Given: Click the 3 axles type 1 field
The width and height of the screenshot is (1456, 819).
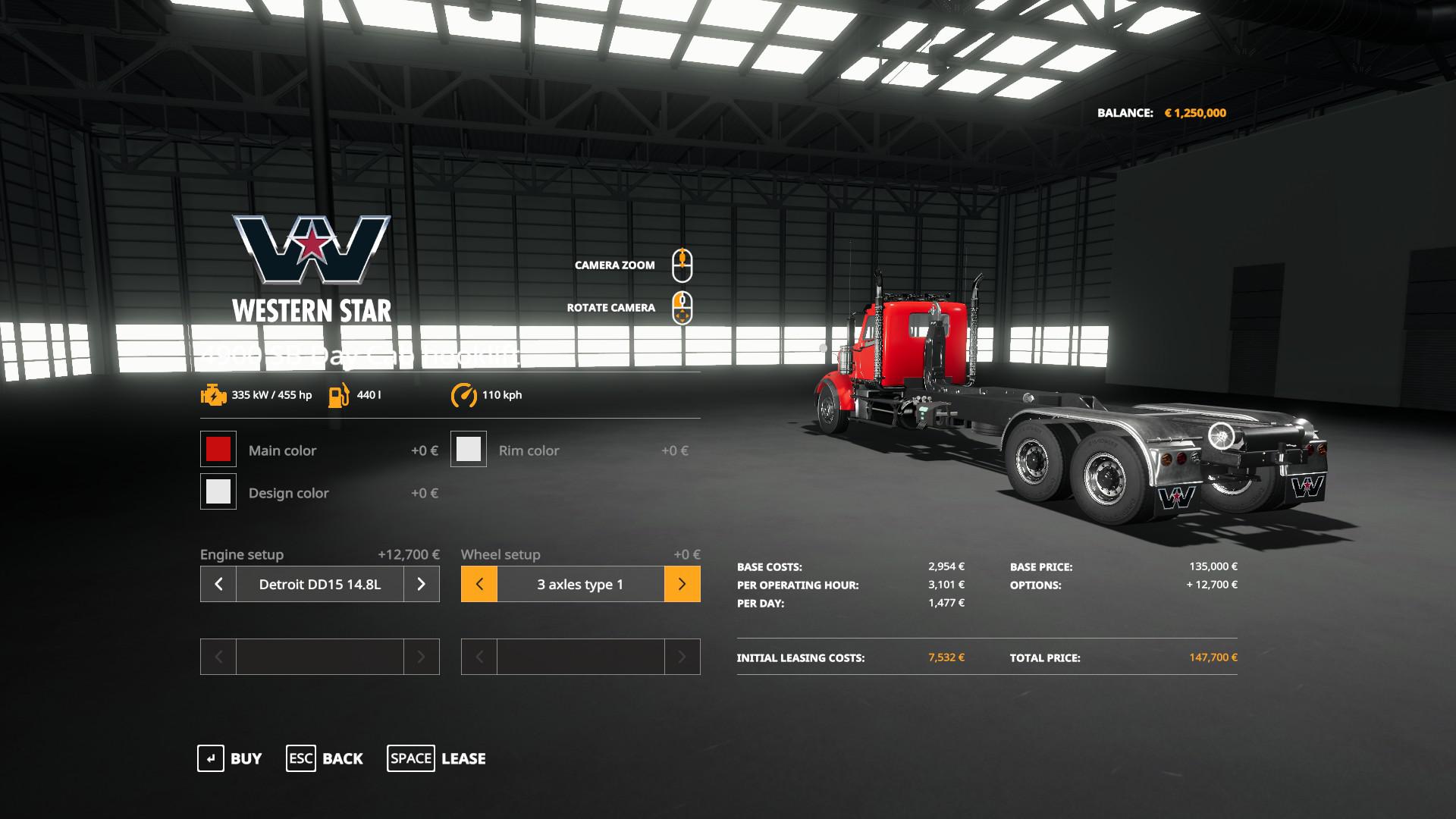Looking at the screenshot, I should 580,584.
